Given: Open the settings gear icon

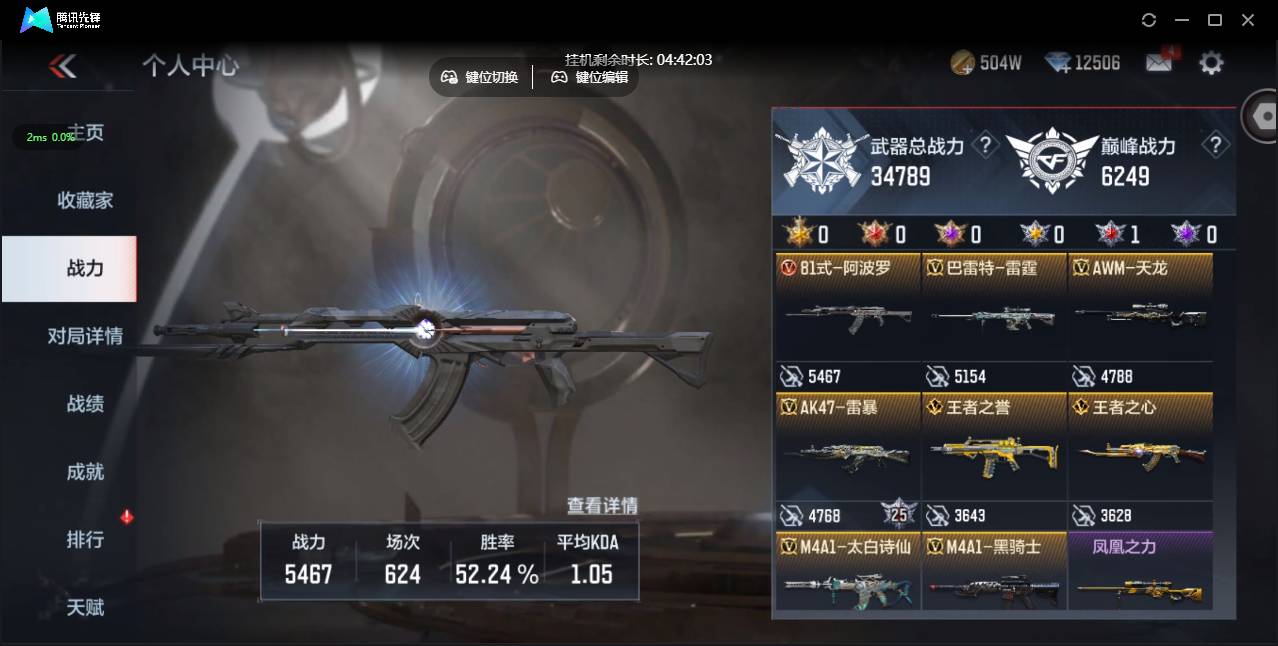Looking at the screenshot, I should [x=1211, y=63].
